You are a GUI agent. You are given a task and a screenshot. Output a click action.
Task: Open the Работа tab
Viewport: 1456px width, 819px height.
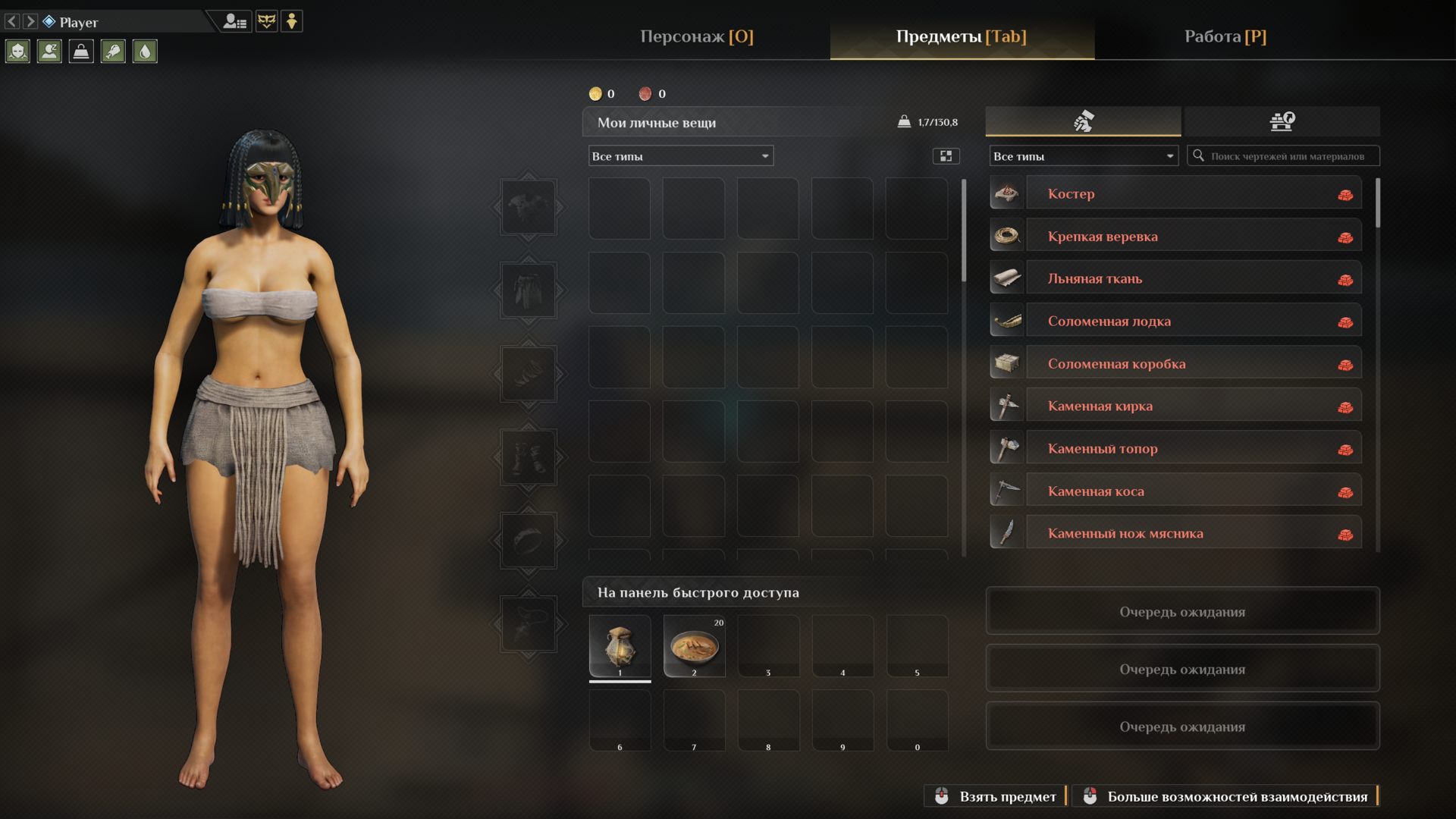tap(1225, 36)
